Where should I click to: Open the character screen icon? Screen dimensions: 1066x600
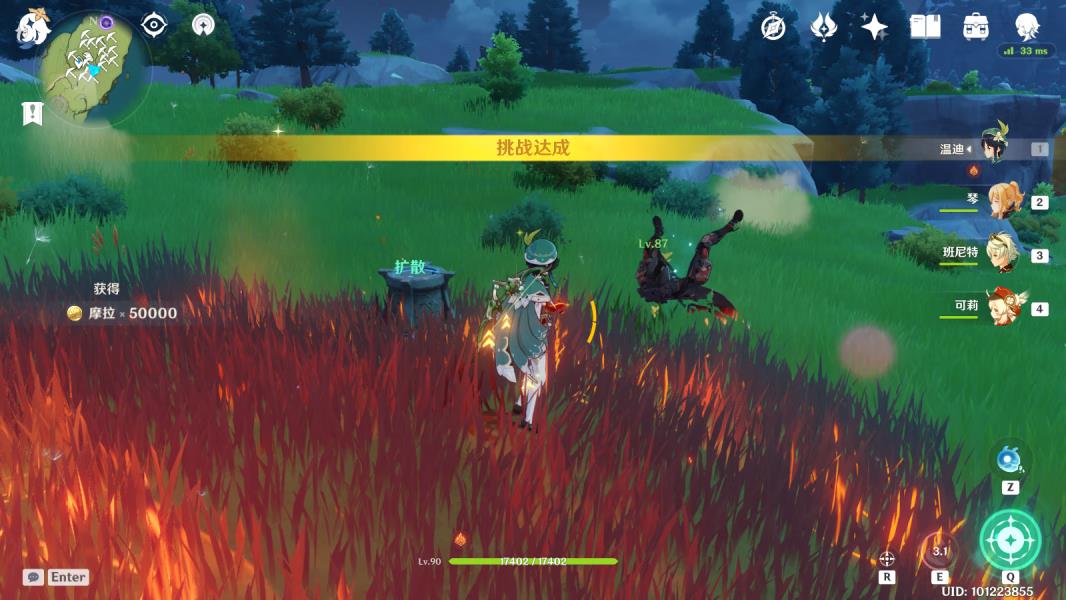[x=1027, y=27]
